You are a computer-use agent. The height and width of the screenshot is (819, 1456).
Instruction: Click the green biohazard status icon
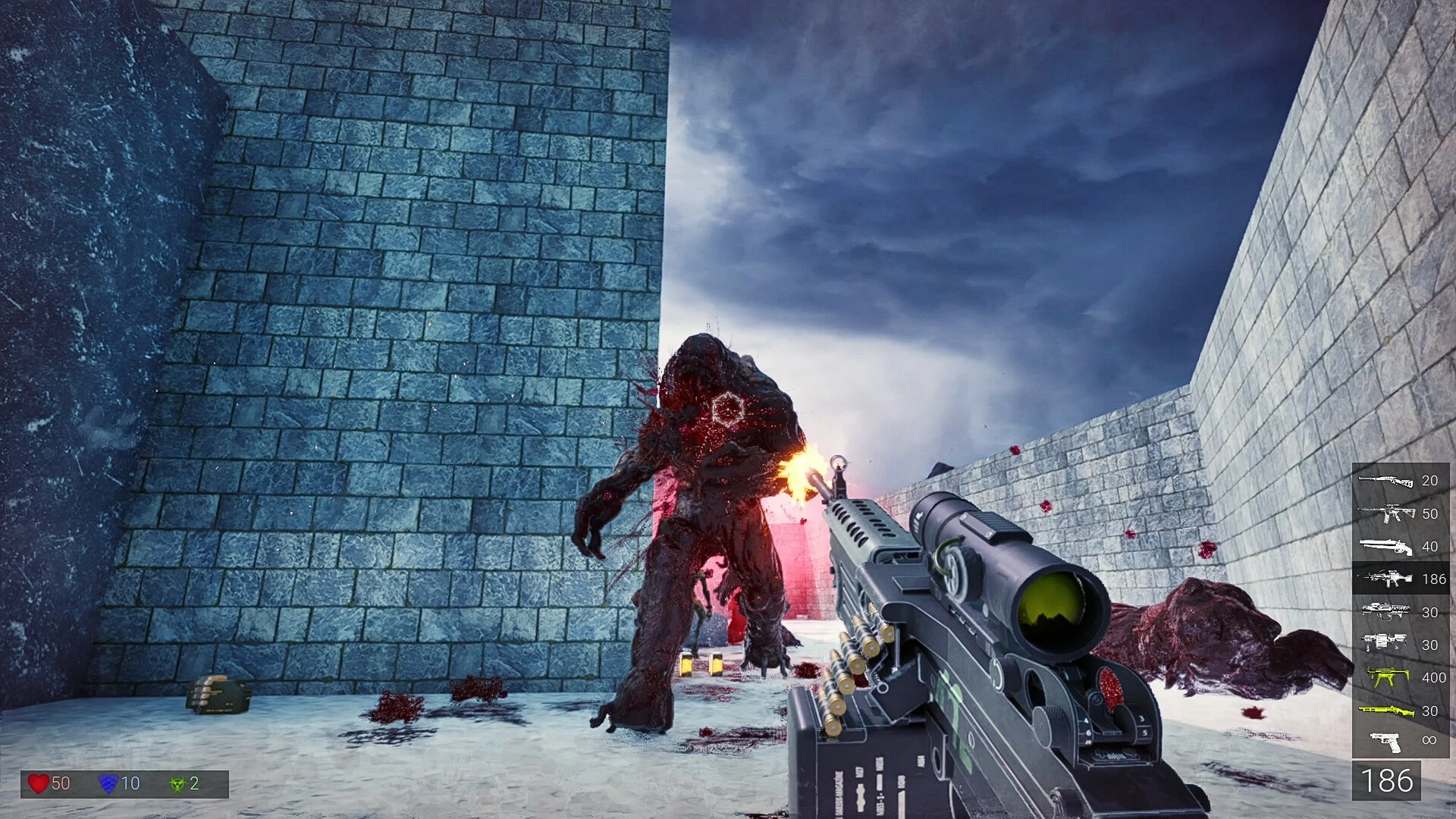[x=176, y=783]
